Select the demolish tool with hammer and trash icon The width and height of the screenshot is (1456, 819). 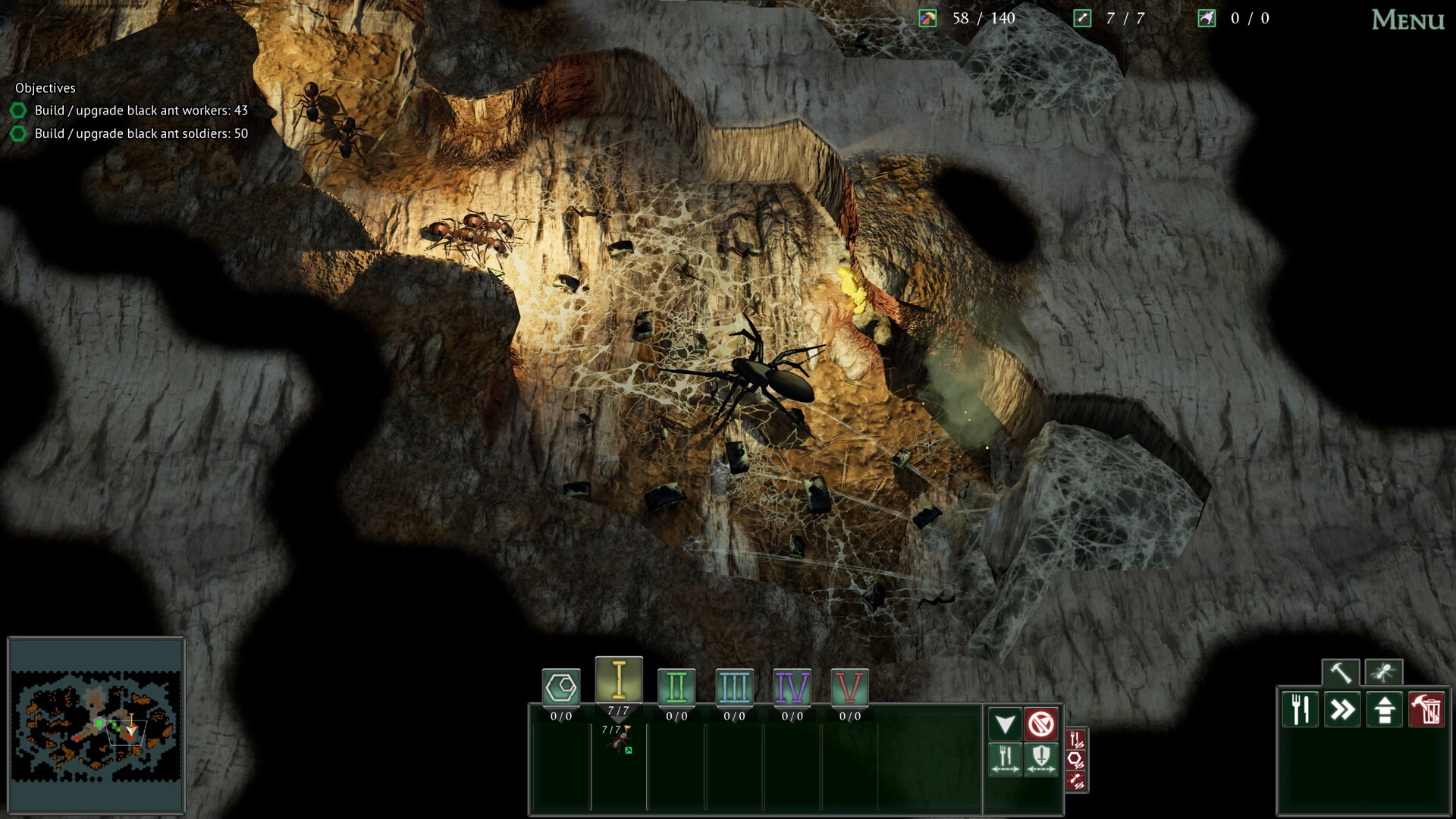coord(1426,709)
